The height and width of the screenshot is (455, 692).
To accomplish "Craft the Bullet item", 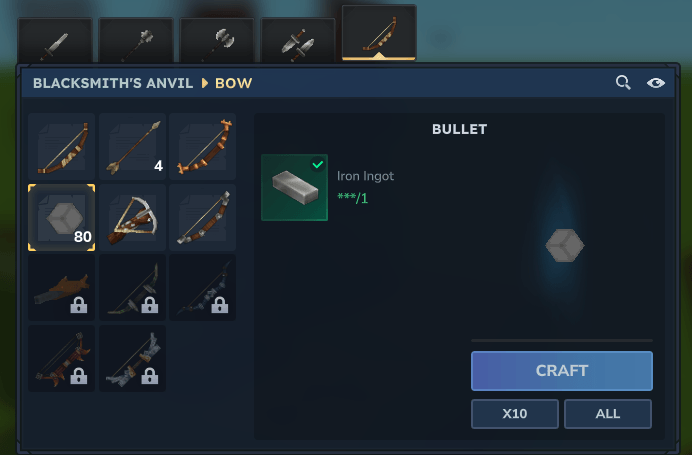I will point(561,370).
